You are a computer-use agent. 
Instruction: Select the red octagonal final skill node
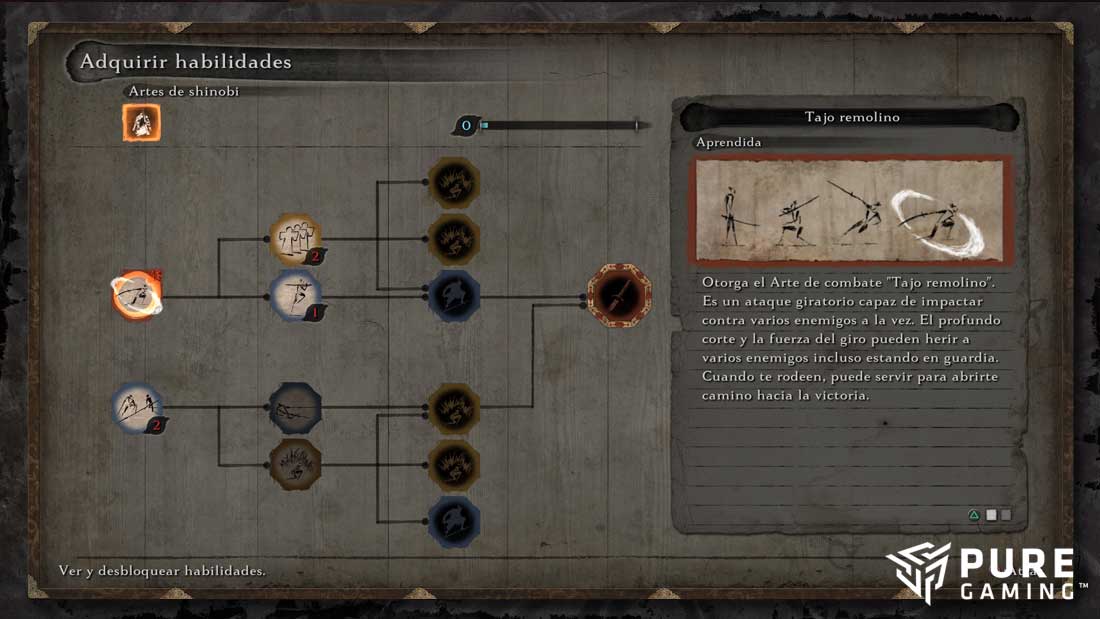[x=619, y=296]
